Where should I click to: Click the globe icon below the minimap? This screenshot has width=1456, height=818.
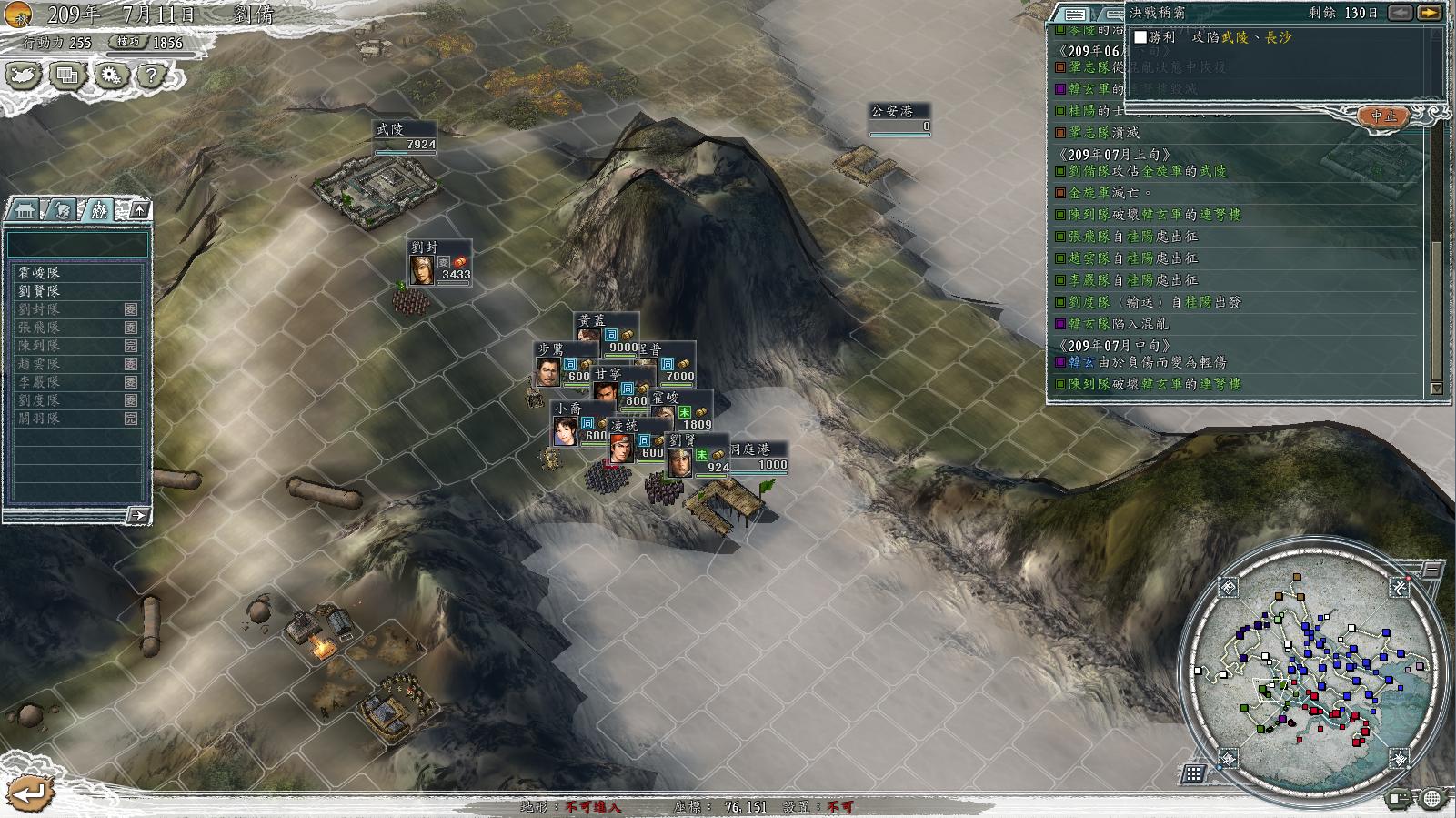pos(1431,799)
